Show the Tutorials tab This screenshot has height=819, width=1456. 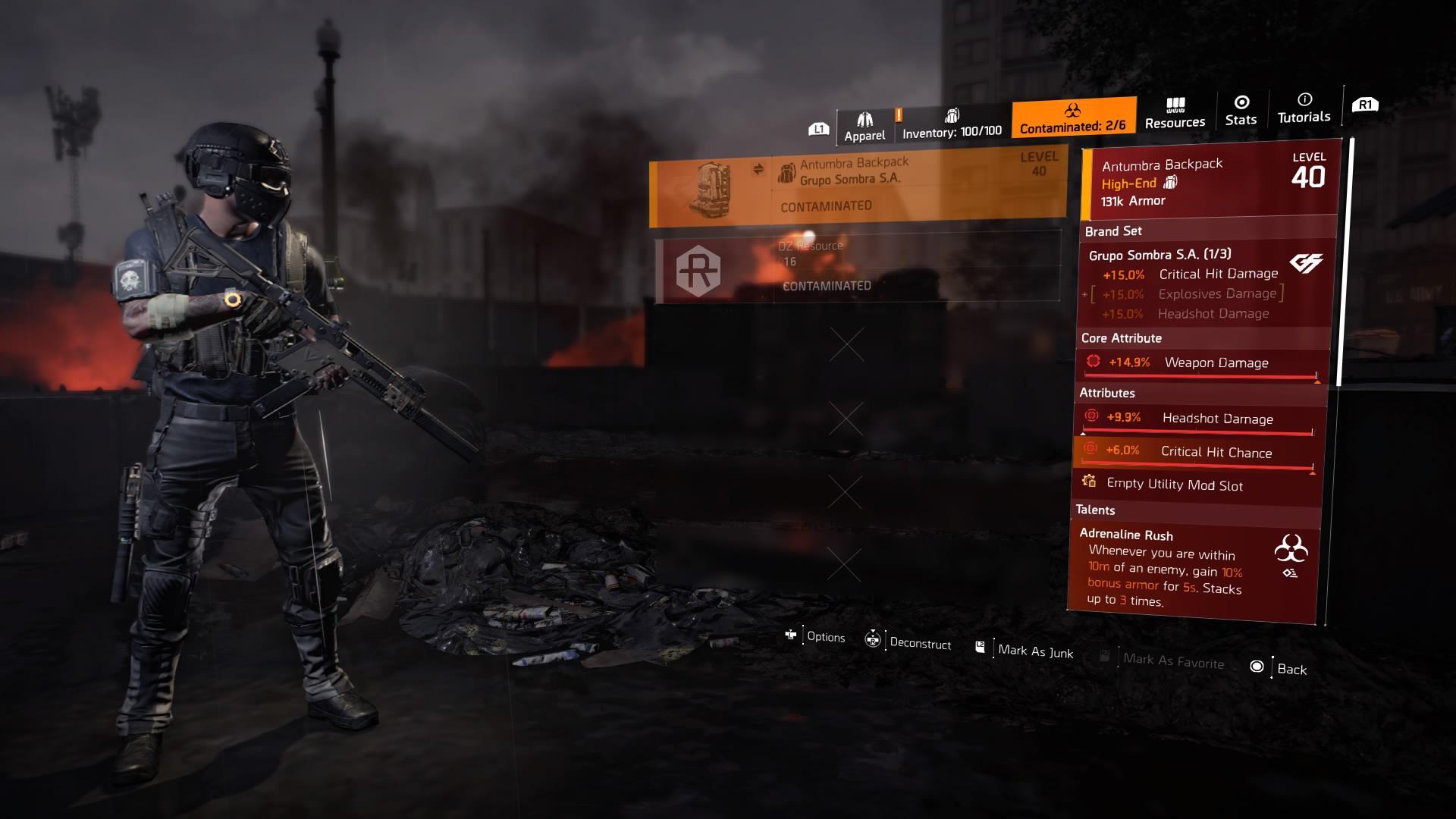click(x=1304, y=108)
